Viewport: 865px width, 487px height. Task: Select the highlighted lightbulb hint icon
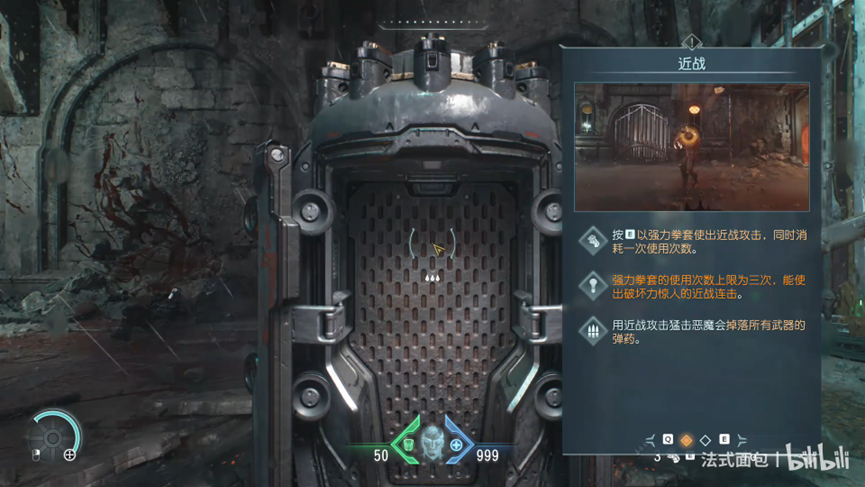tap(594, 286)
